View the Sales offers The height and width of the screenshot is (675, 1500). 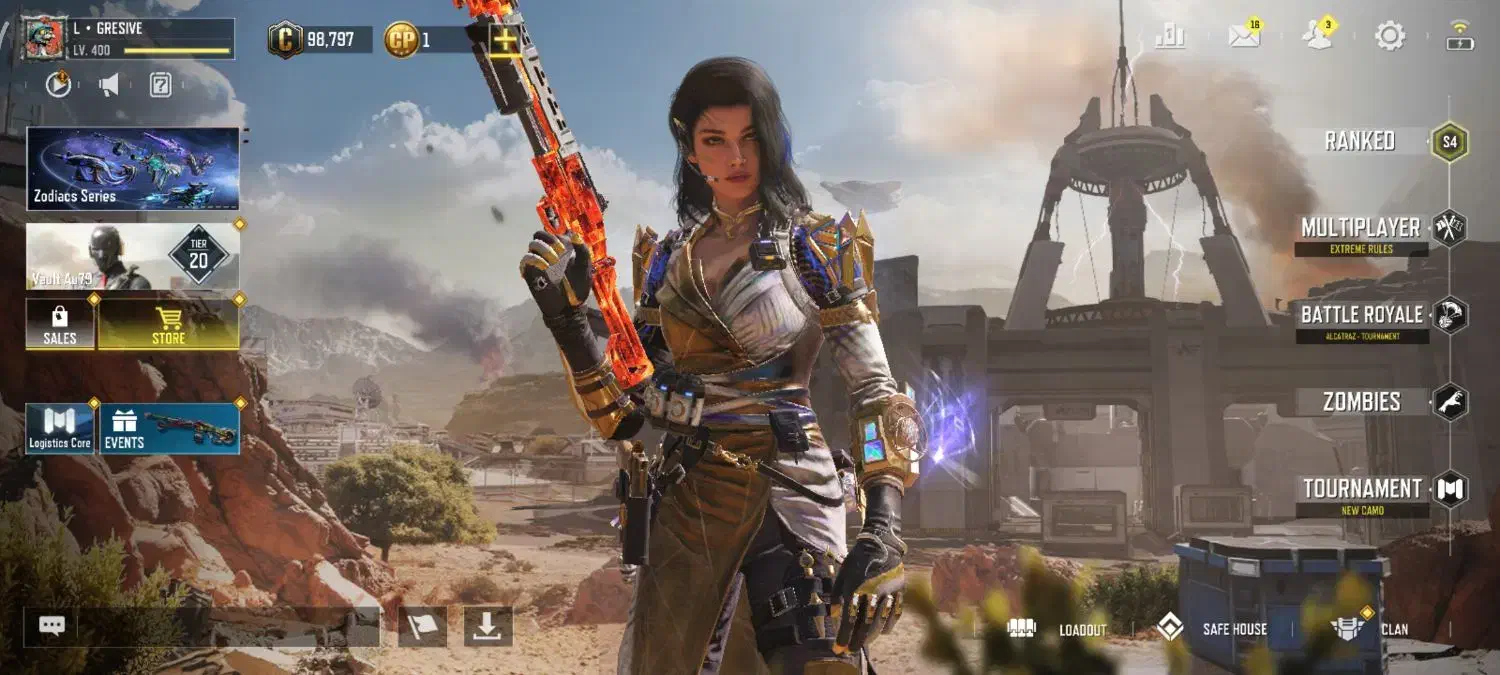point(60,325)
